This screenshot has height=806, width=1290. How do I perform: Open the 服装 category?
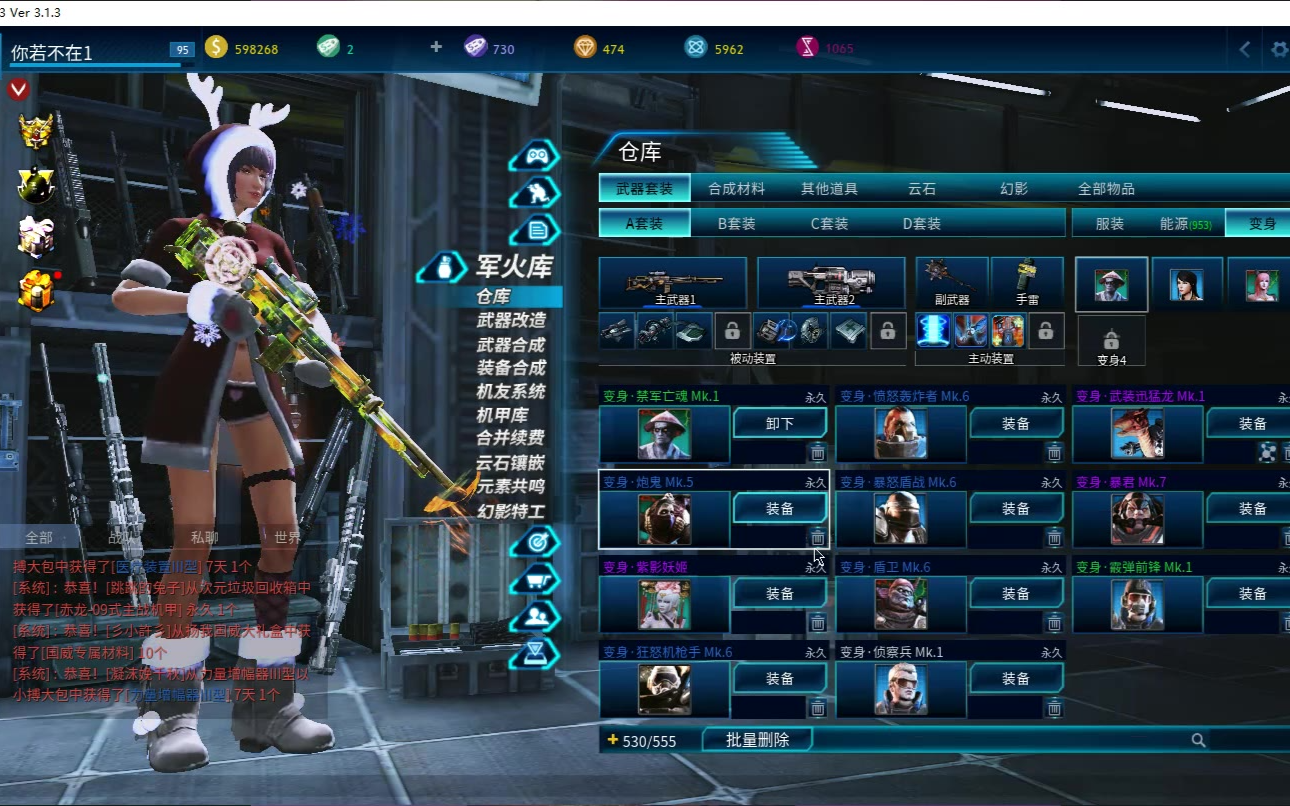point(1110,223)
